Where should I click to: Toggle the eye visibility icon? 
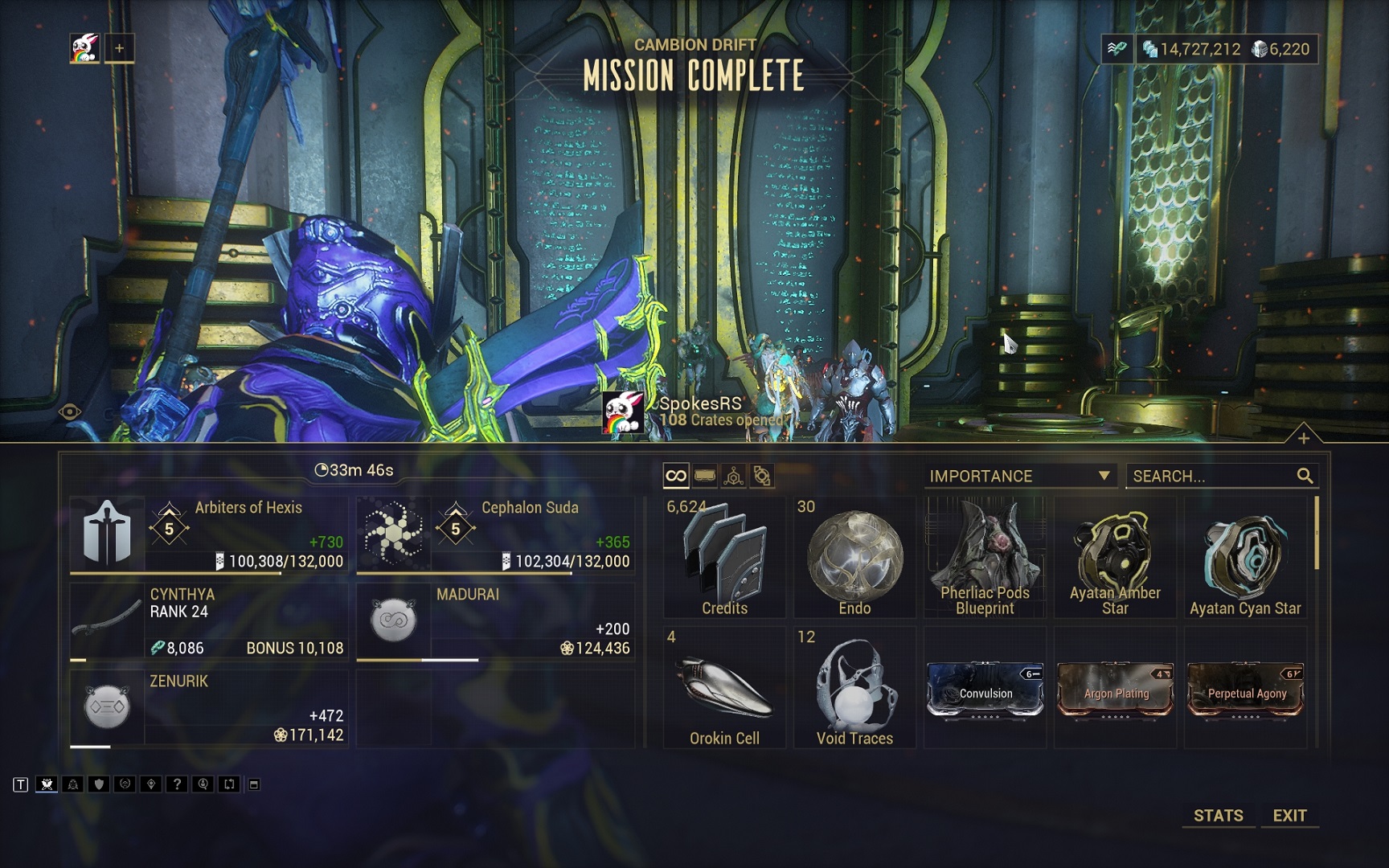pyautogui.click(x=70, y=412)
